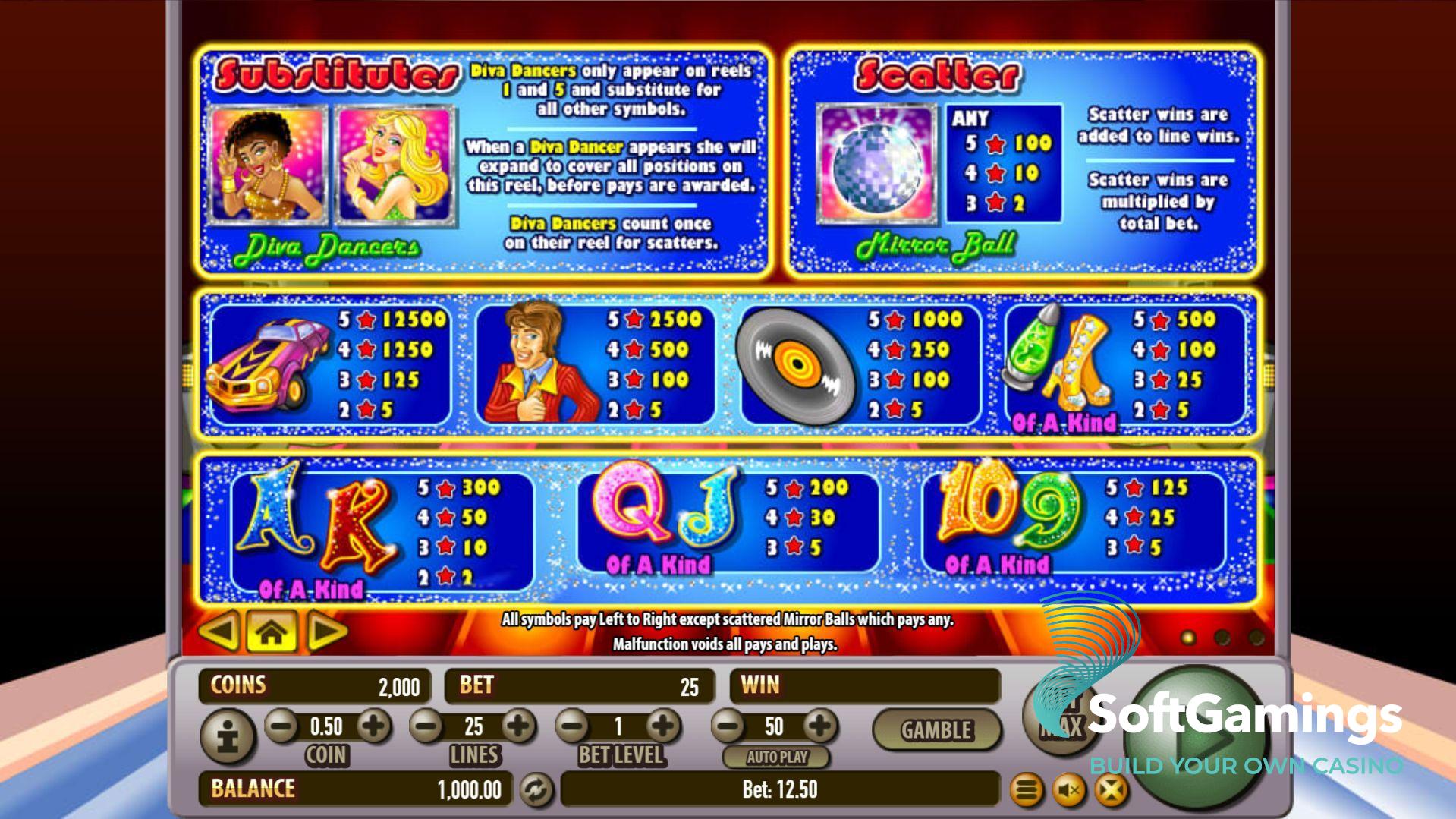1456x819 pixels.
Task: Decrease the coin value
Action: 281,726
